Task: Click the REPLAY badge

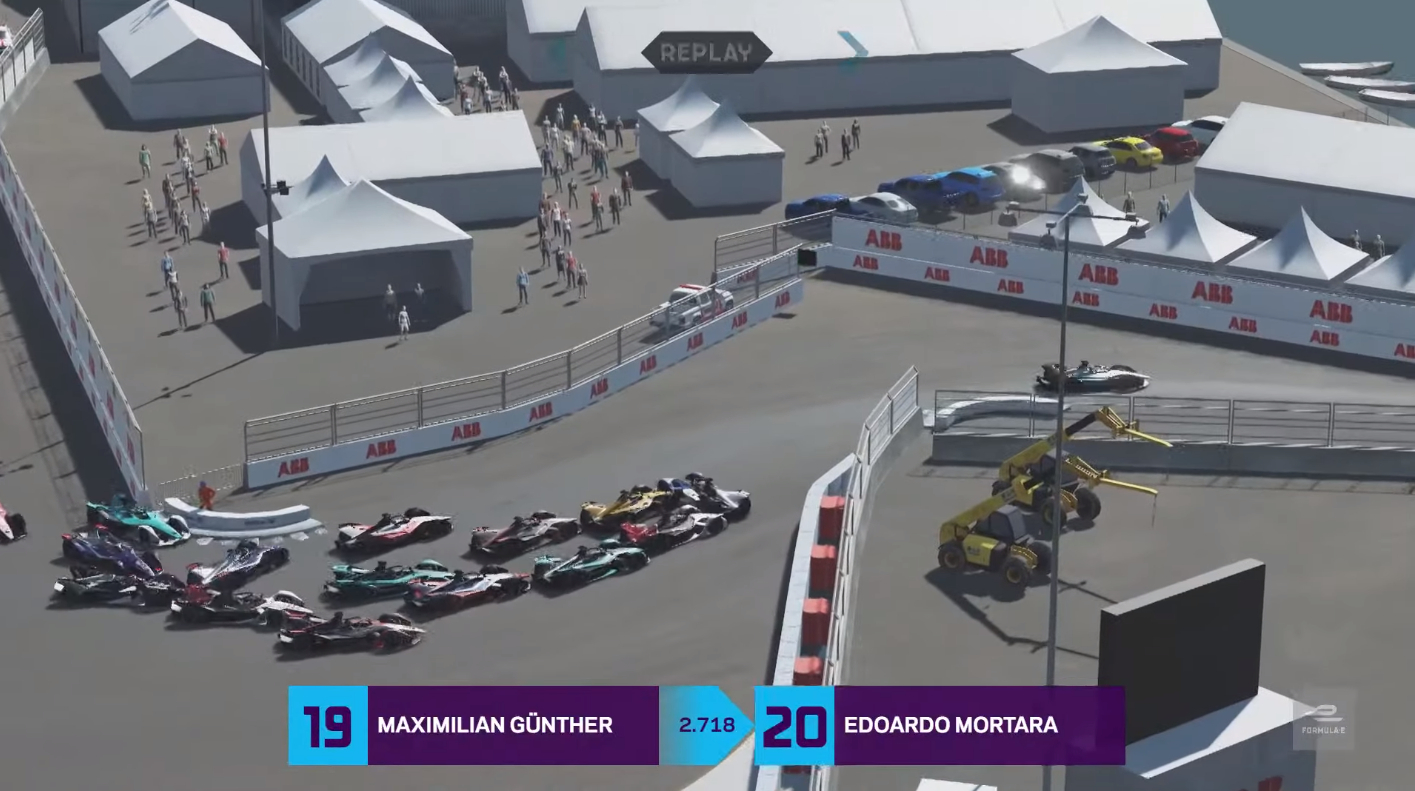Action: pyautogui.click(x=706, y=53)
